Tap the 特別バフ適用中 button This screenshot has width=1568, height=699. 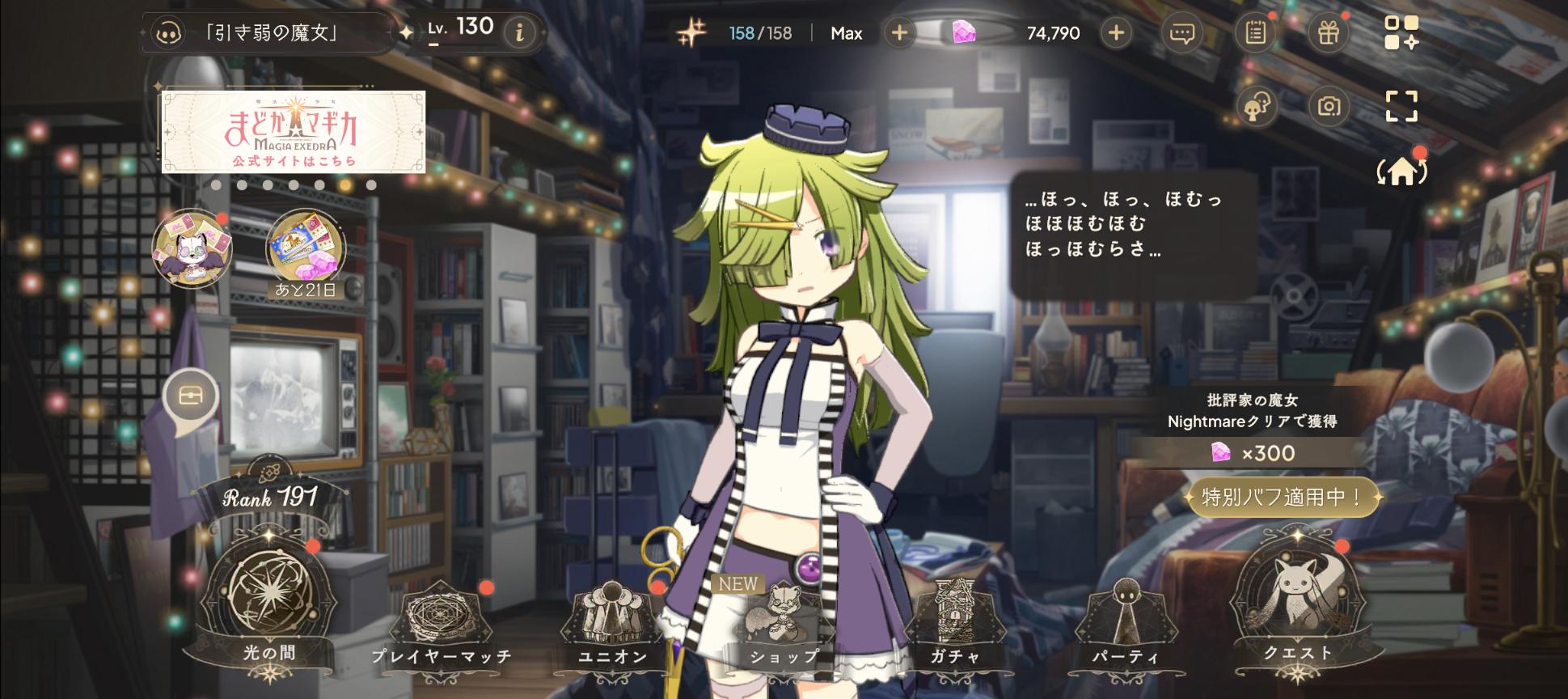[1283, 497]
